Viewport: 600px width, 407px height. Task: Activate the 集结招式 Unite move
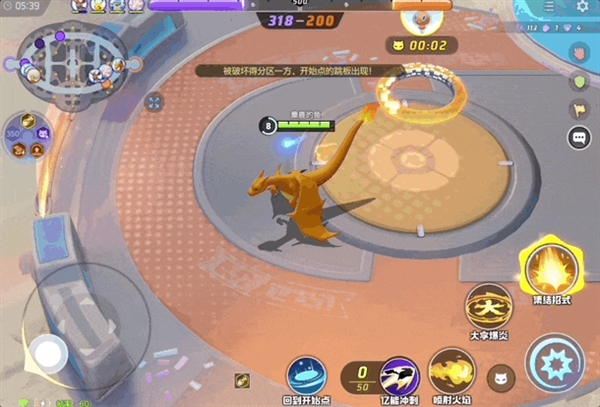point(550,268)
